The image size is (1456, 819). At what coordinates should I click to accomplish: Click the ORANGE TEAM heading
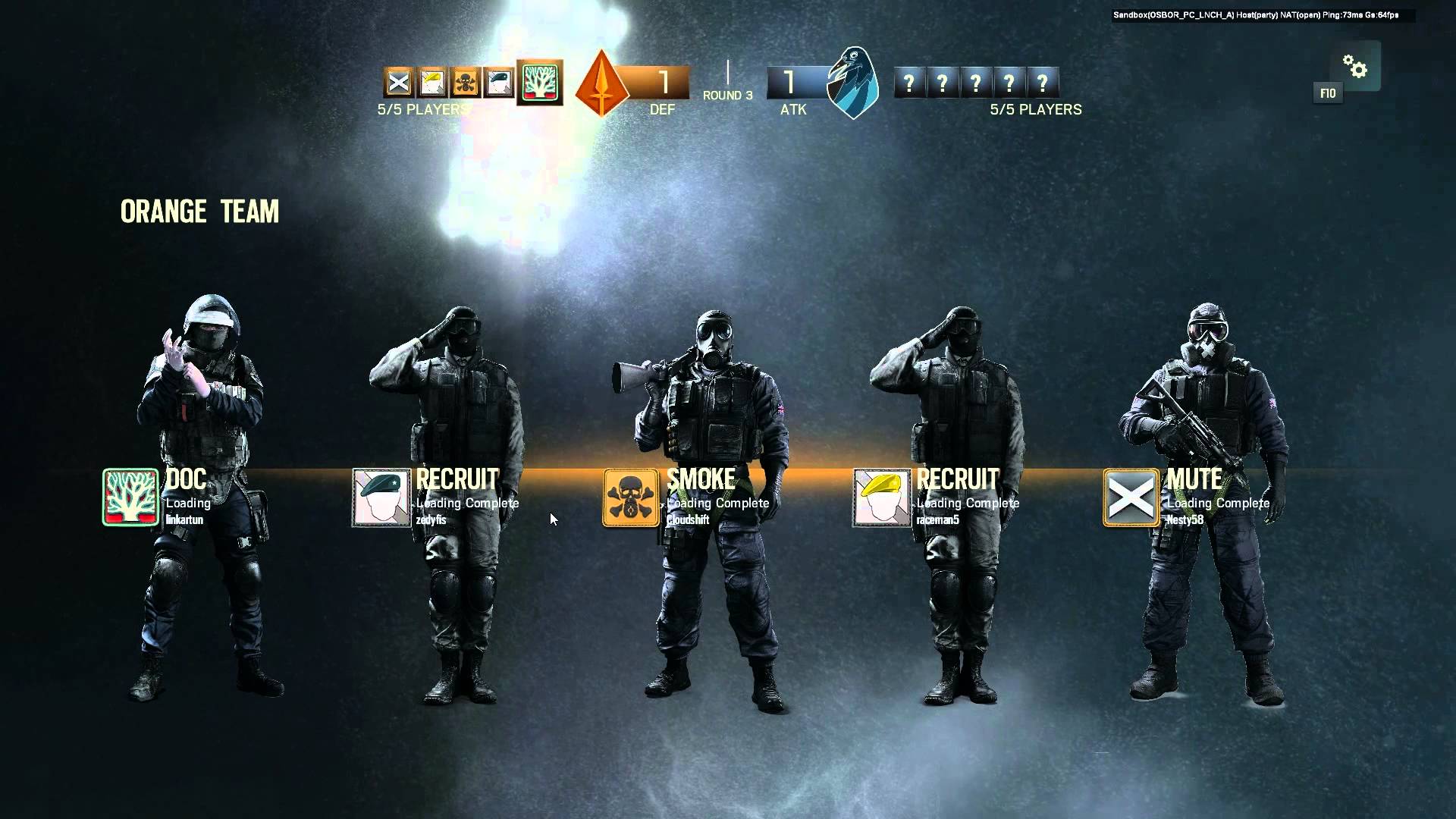pos(199,212)
